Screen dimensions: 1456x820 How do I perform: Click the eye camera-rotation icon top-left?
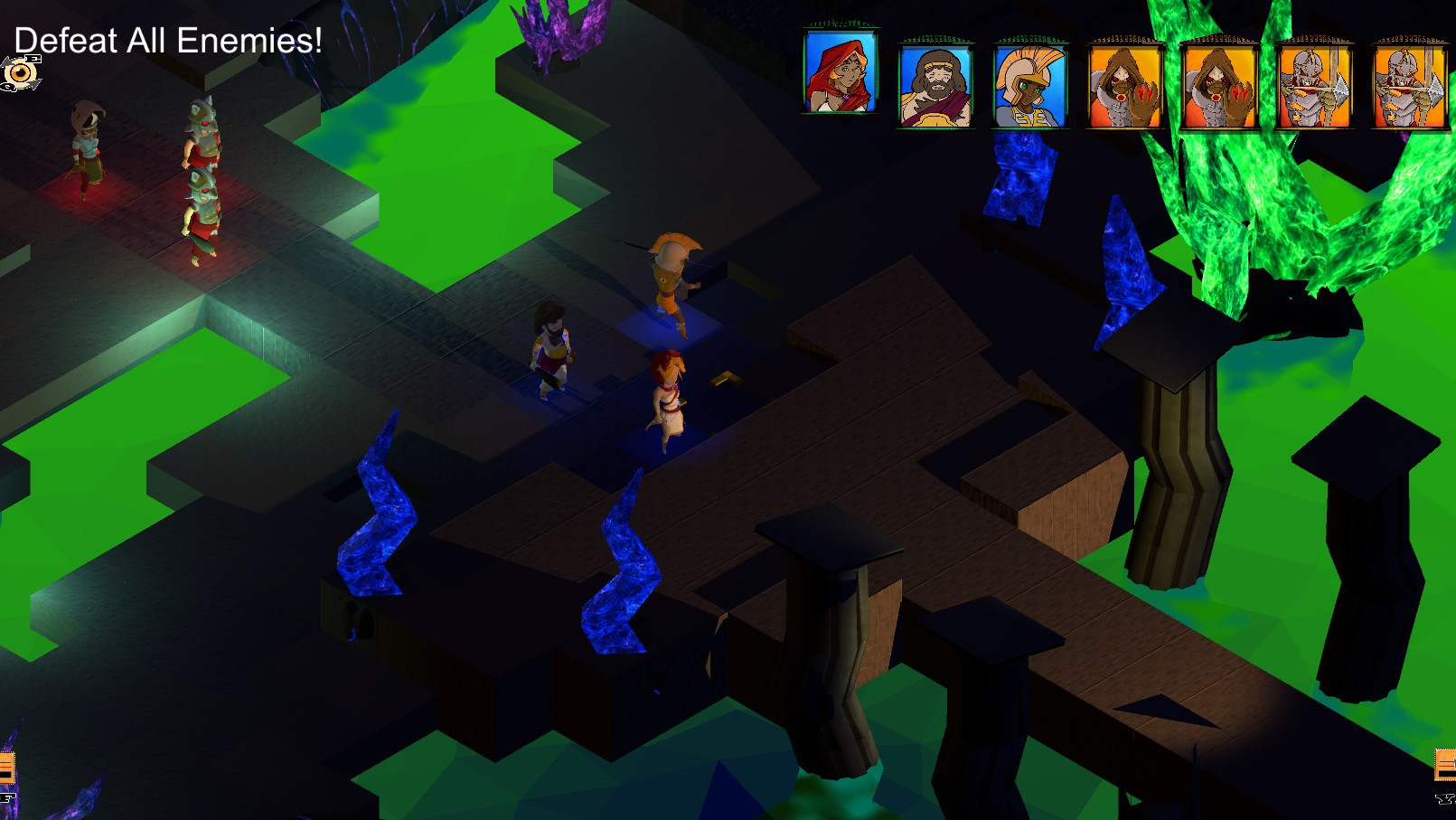click(x=19, y=72)
